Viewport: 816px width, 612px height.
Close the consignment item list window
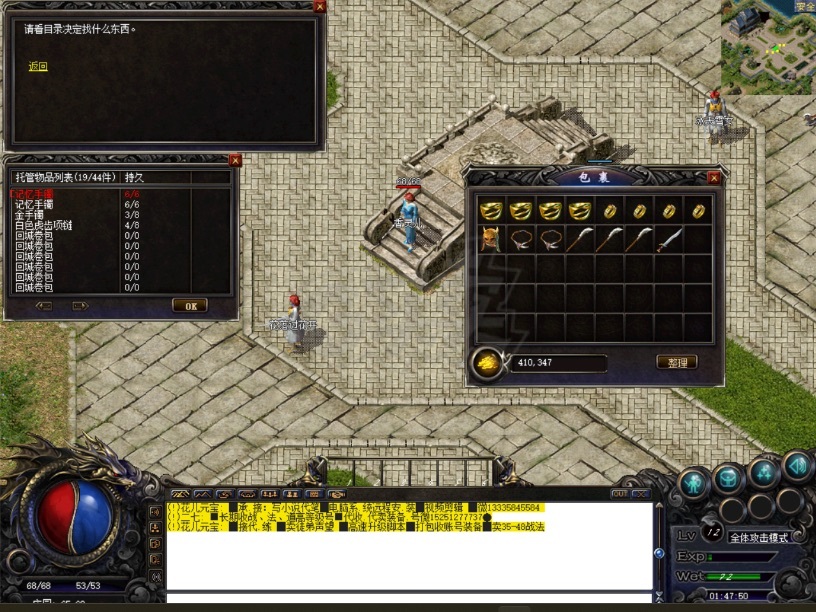pos(235,160)
